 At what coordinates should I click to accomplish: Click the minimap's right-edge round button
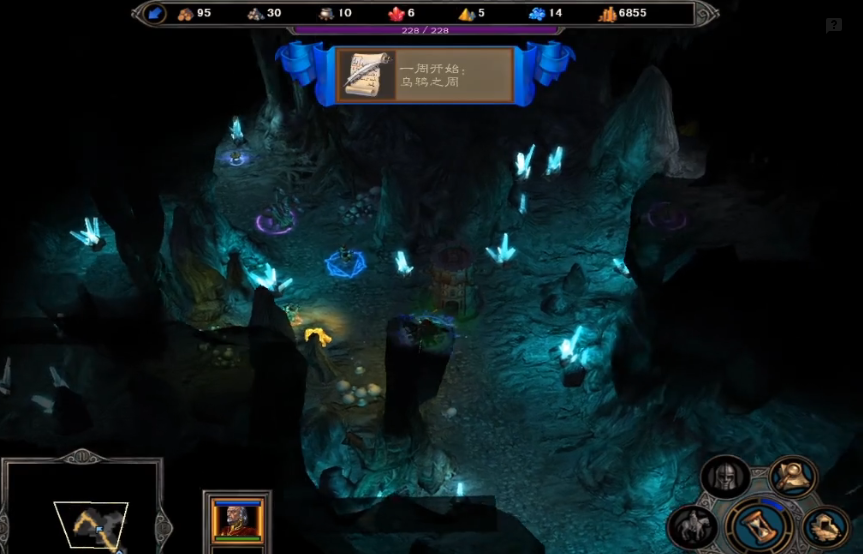pos(164,526)
